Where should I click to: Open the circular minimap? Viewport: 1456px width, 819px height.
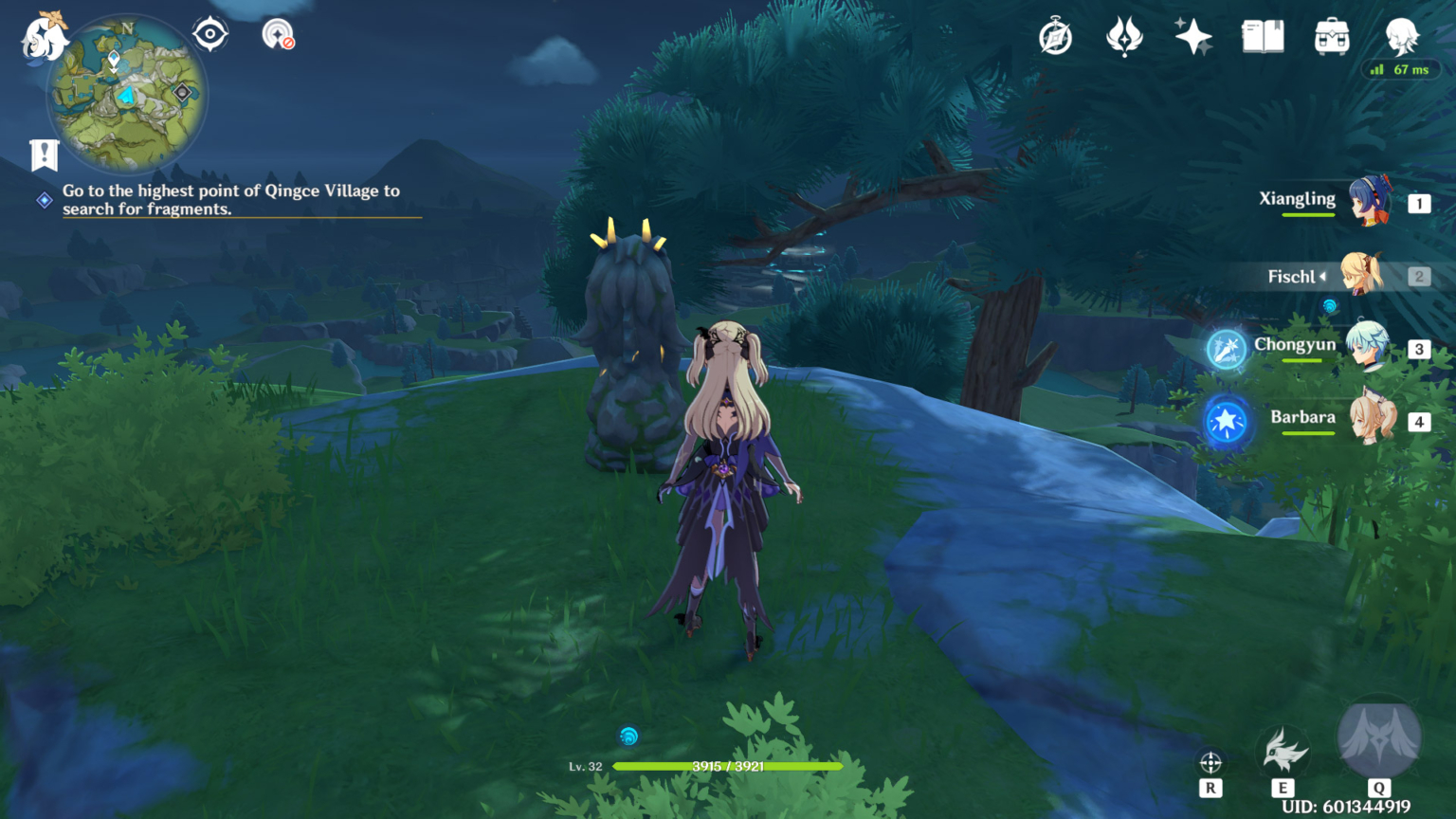coord(127,93)
